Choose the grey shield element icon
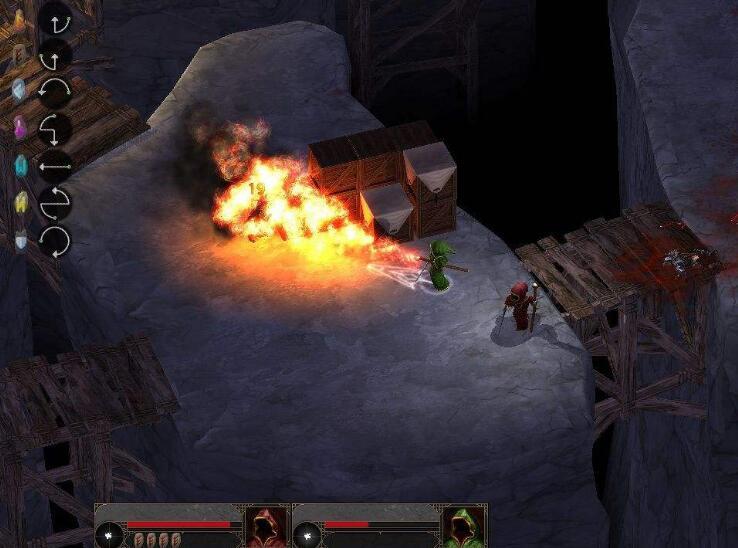This screenshot has width=738, height=548. pos(20,240)
